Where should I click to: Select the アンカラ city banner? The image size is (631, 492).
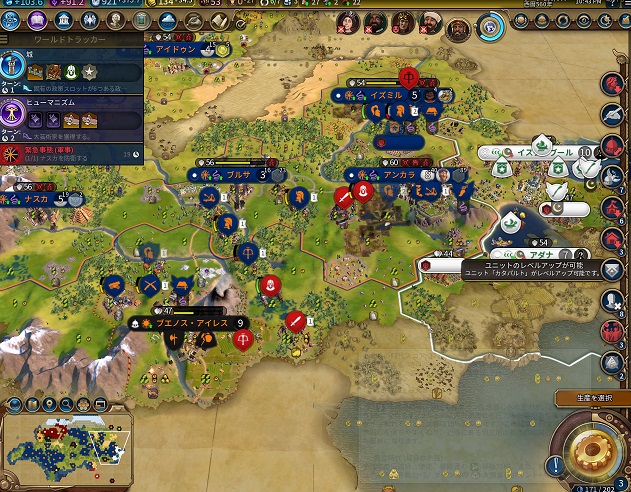click(x=398, y=175)
